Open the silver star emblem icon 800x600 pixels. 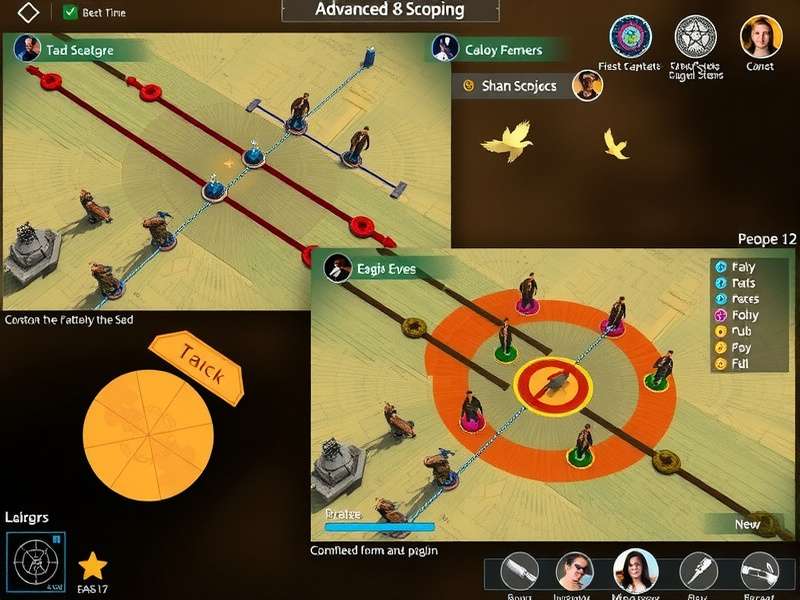coord(696,37)
